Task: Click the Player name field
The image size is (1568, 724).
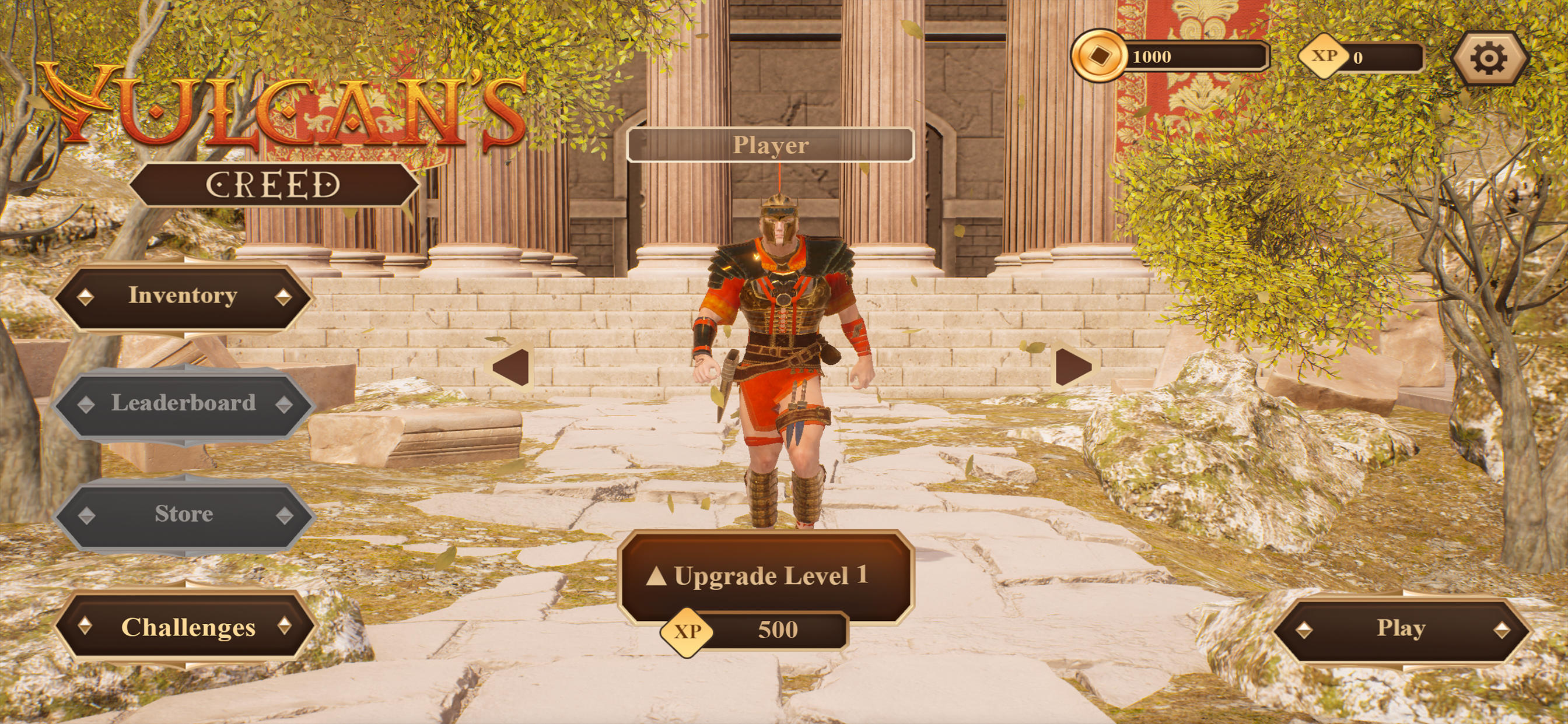Action: coord(771,145)
